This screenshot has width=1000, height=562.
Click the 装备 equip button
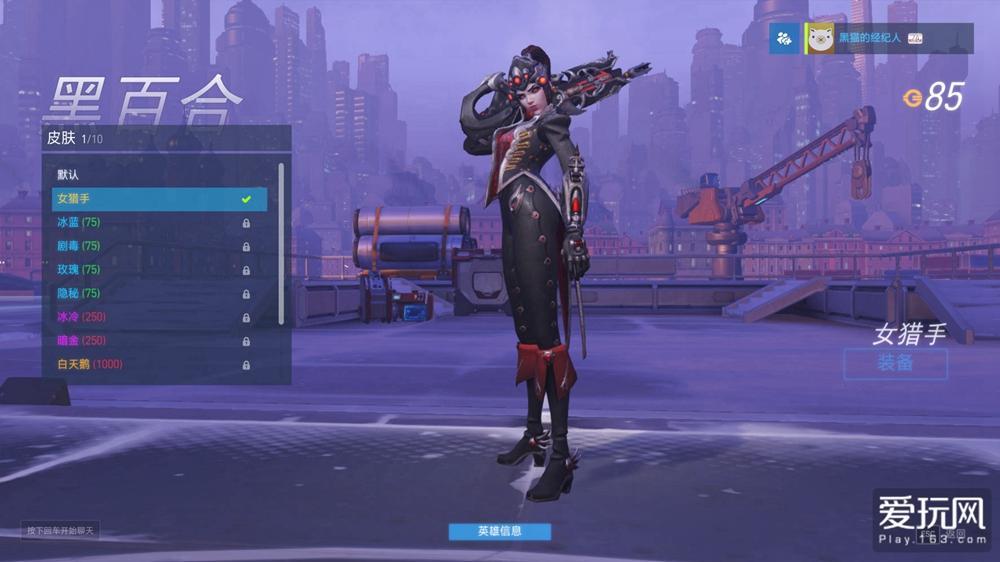pyautogui.click(x=895, y=363)
